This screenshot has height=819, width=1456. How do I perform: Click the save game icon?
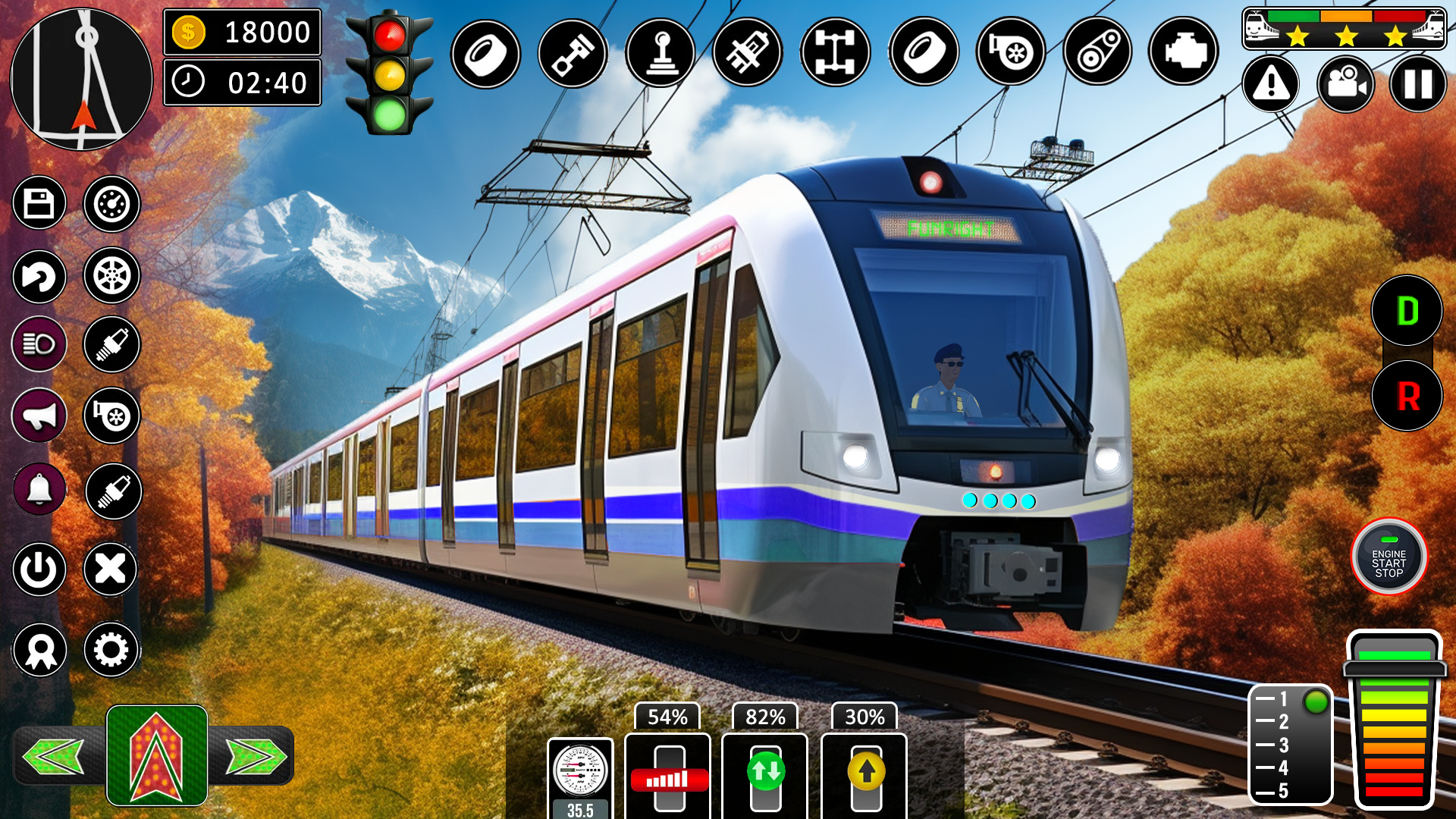coord(39,203)
